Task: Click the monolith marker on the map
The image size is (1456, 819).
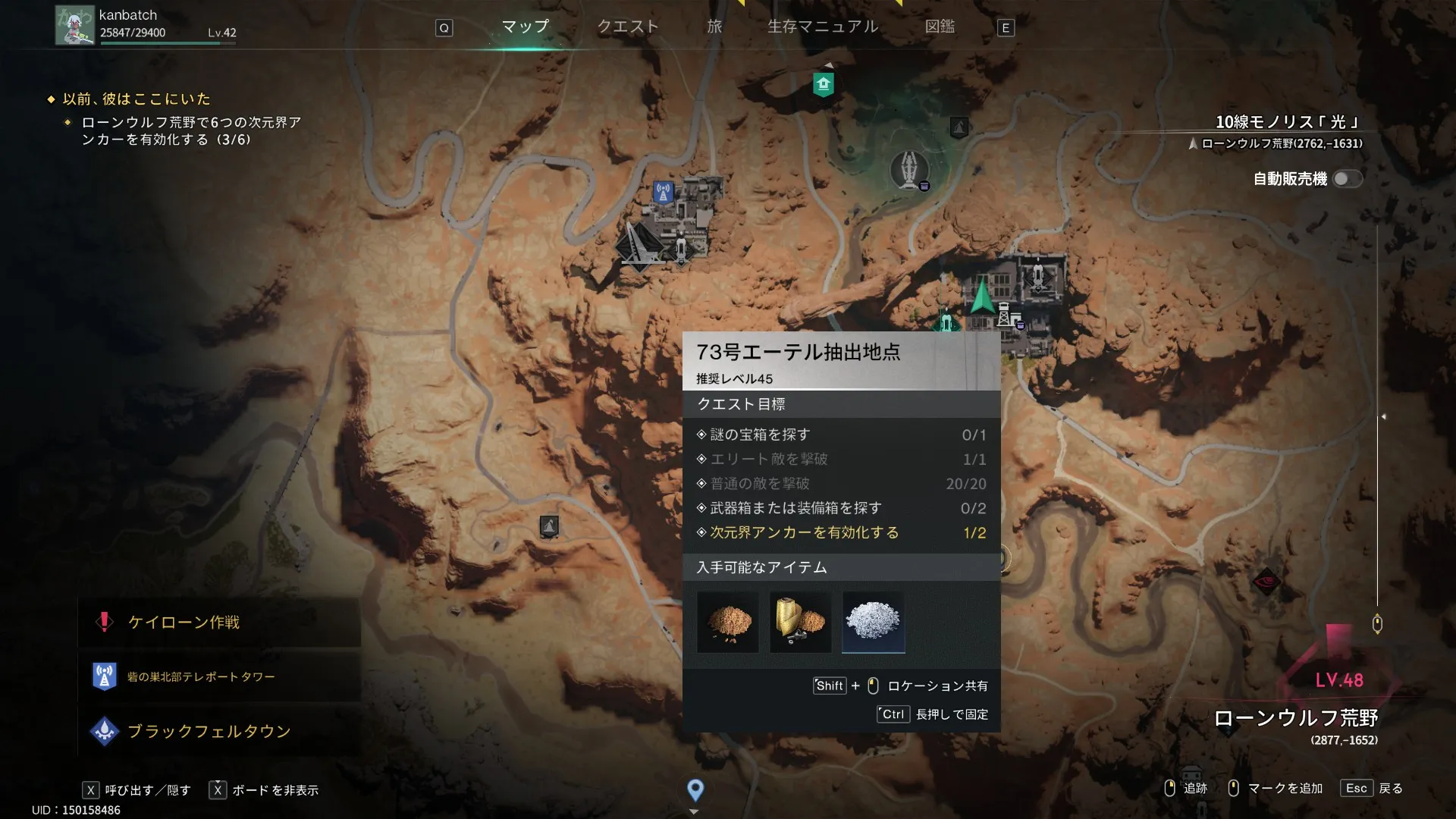Action: [x=908, y=169]
